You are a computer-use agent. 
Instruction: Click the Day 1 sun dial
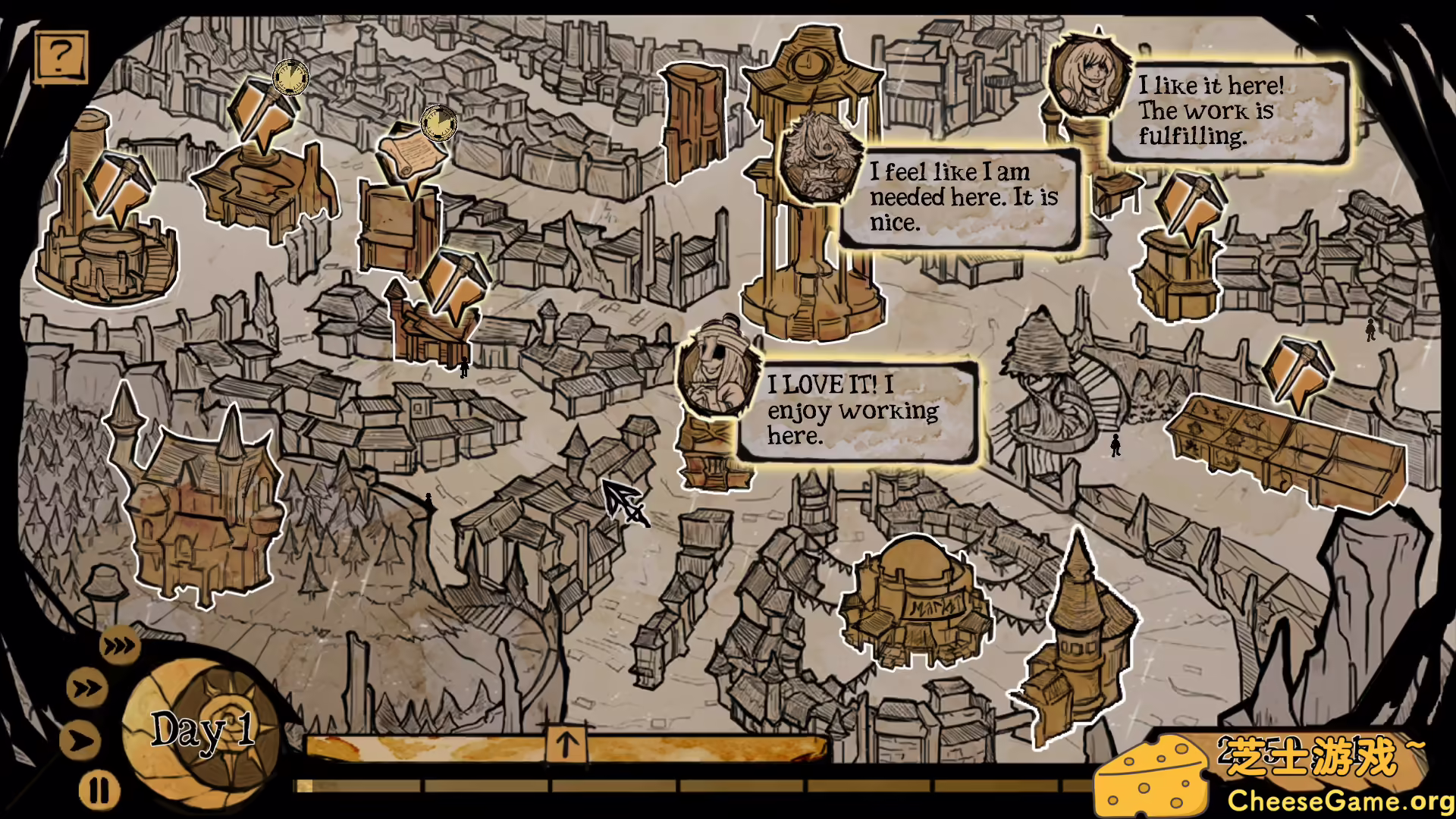coord(202,730)
